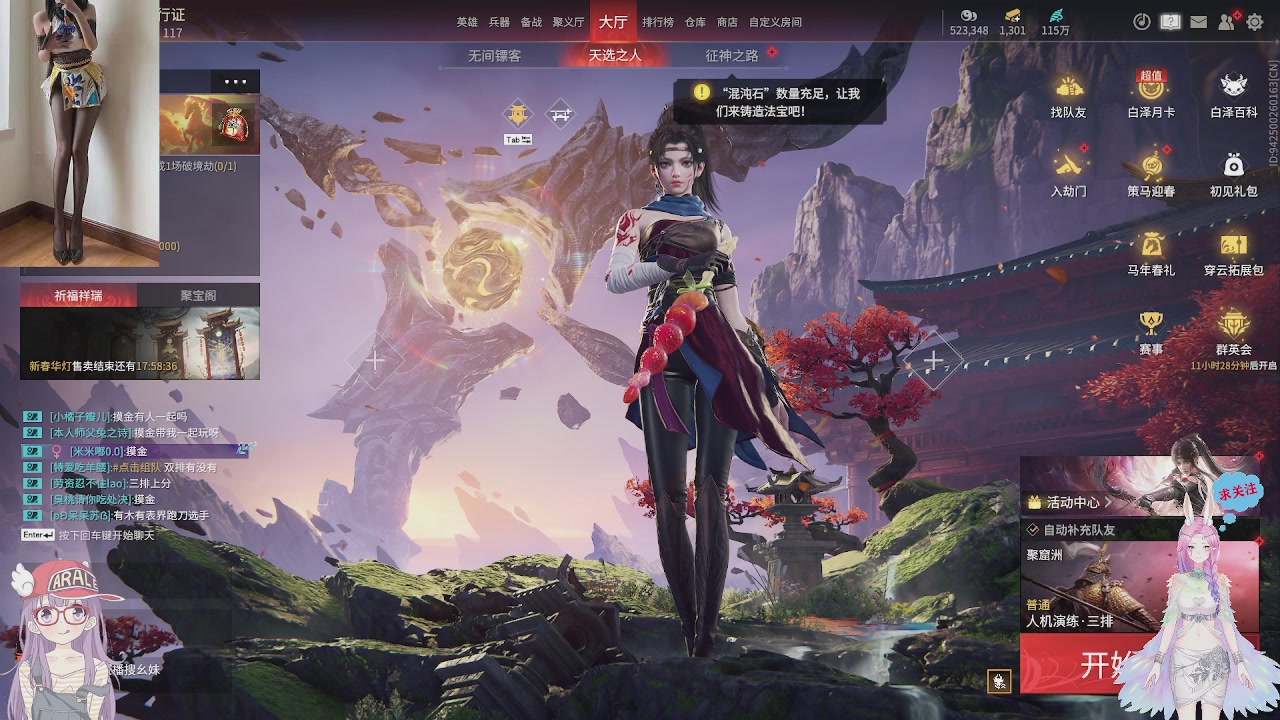Open the 白泽月卡 monthly card
Viewport: 1280px width, 720px height.
pos(1151,95)
